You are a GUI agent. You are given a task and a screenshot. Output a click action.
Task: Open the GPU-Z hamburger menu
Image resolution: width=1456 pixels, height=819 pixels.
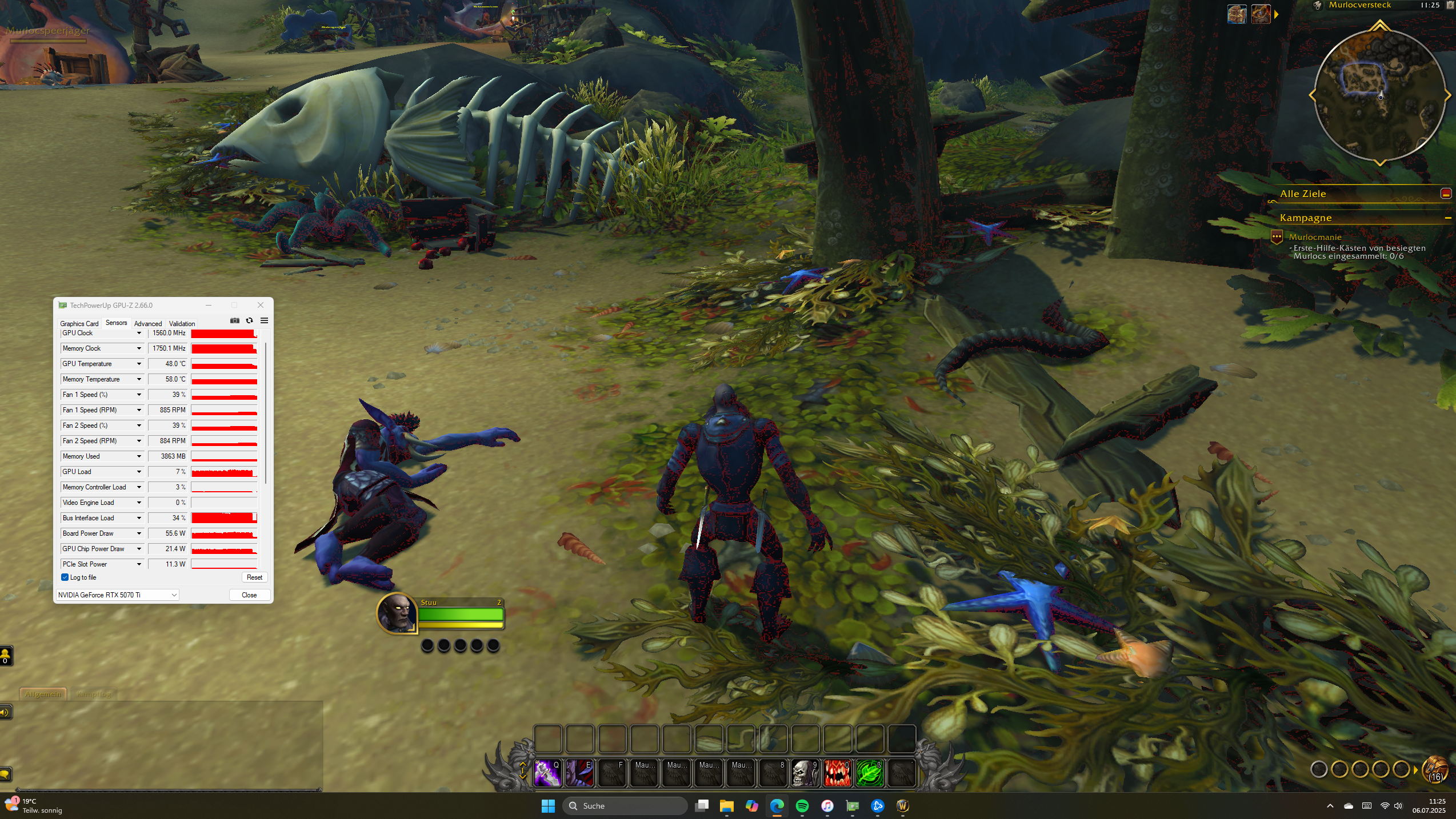[x=264, y=320]
